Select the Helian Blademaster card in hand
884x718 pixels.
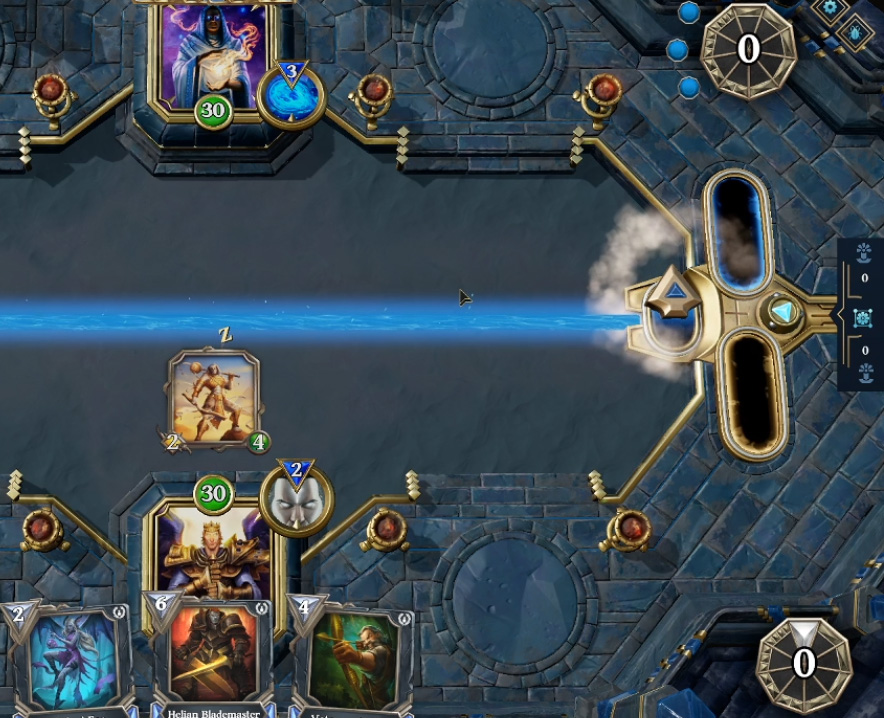(x=213, y=655)
